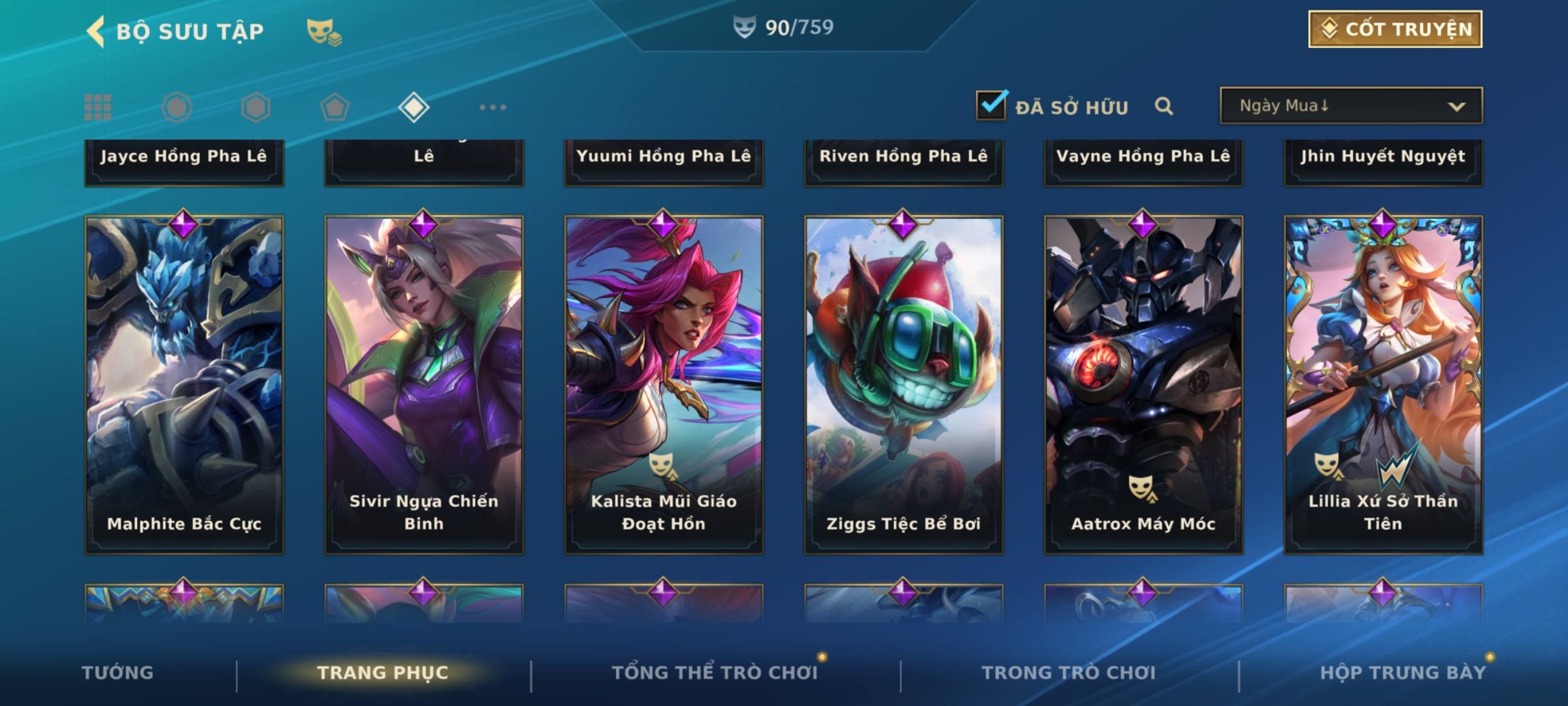
Task: Open the skin search magnifier
Action: pos(1164,106)
